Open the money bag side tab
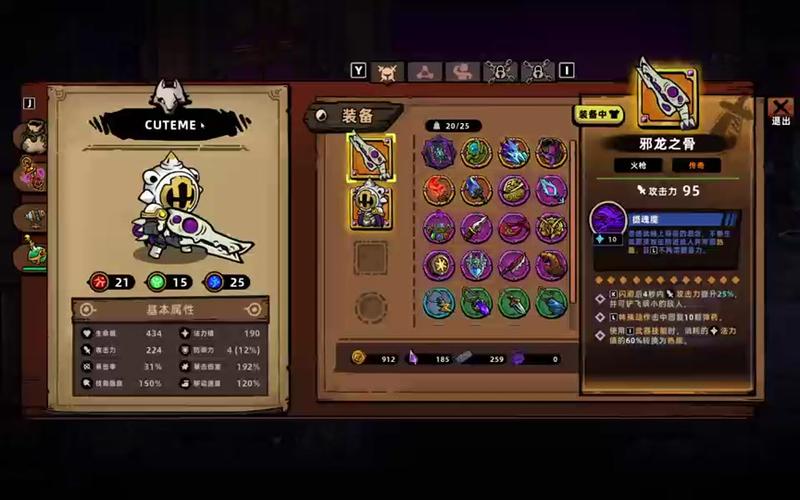Image resolution: width=800 pixels, height=500 pixels. (x=33, y=137)
